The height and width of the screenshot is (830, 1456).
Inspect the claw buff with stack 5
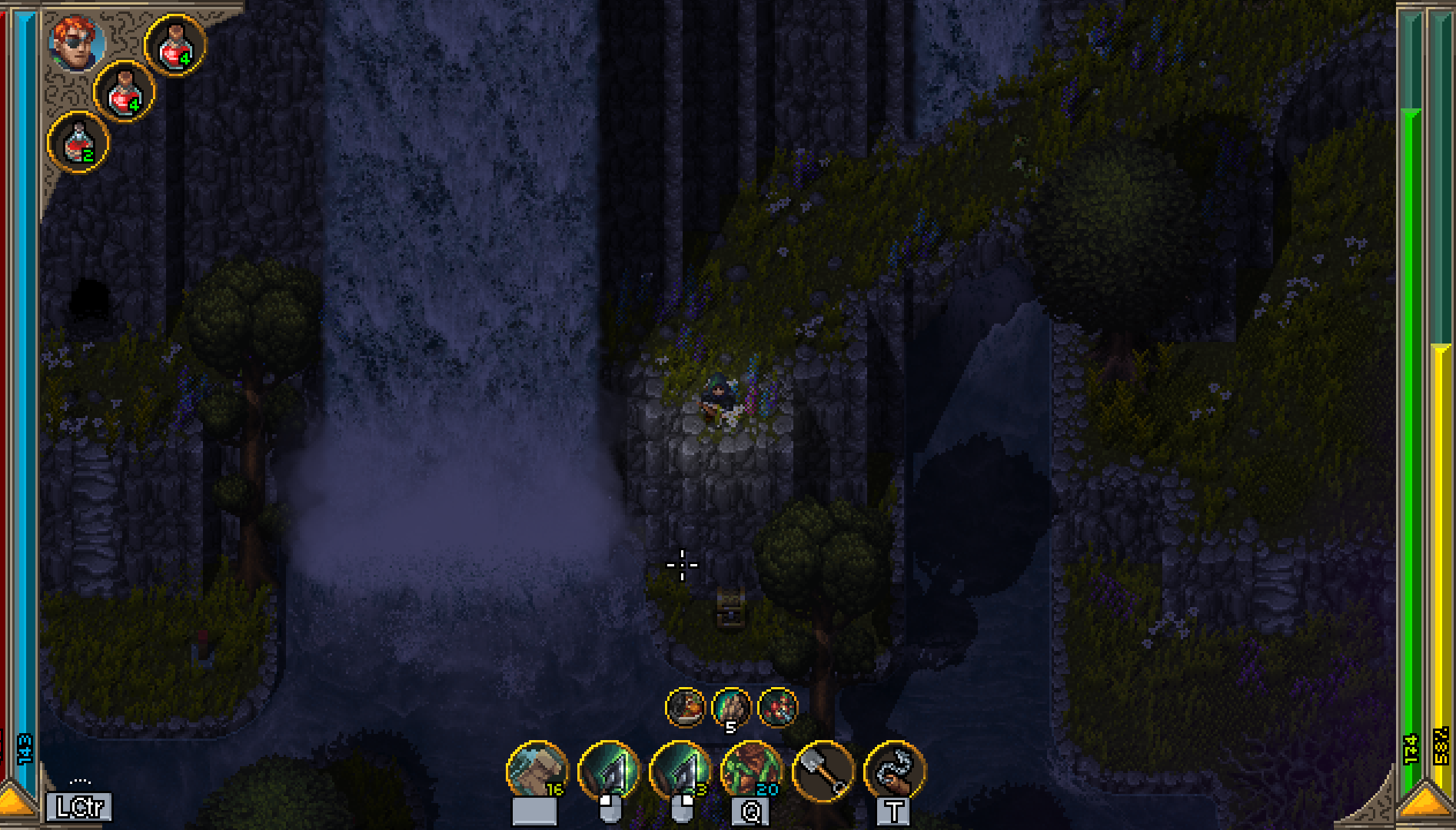coord(731,707)
